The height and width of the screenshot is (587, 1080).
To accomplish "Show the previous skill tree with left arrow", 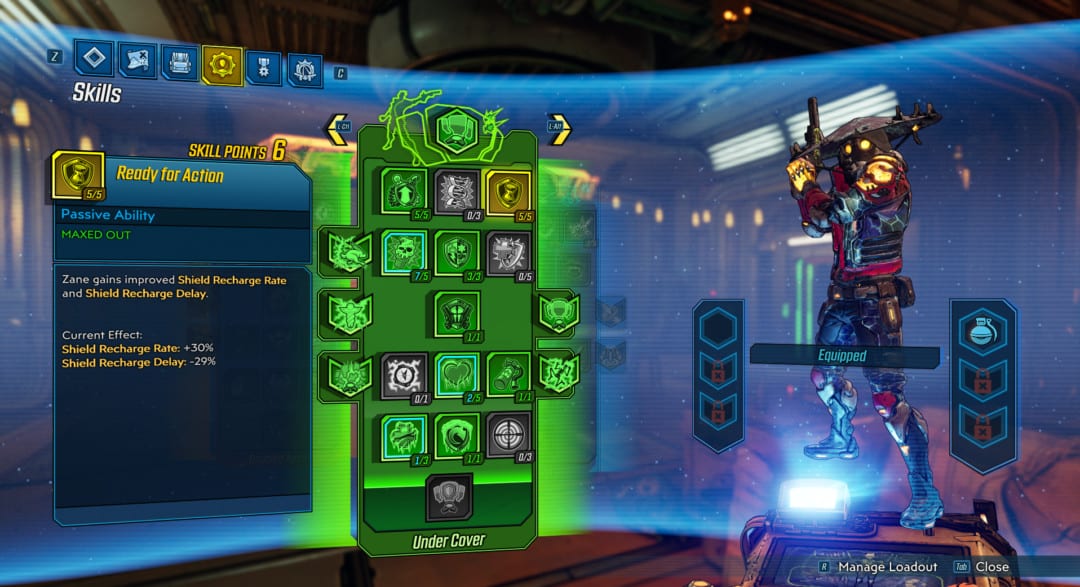I will [x=338, y=129].
